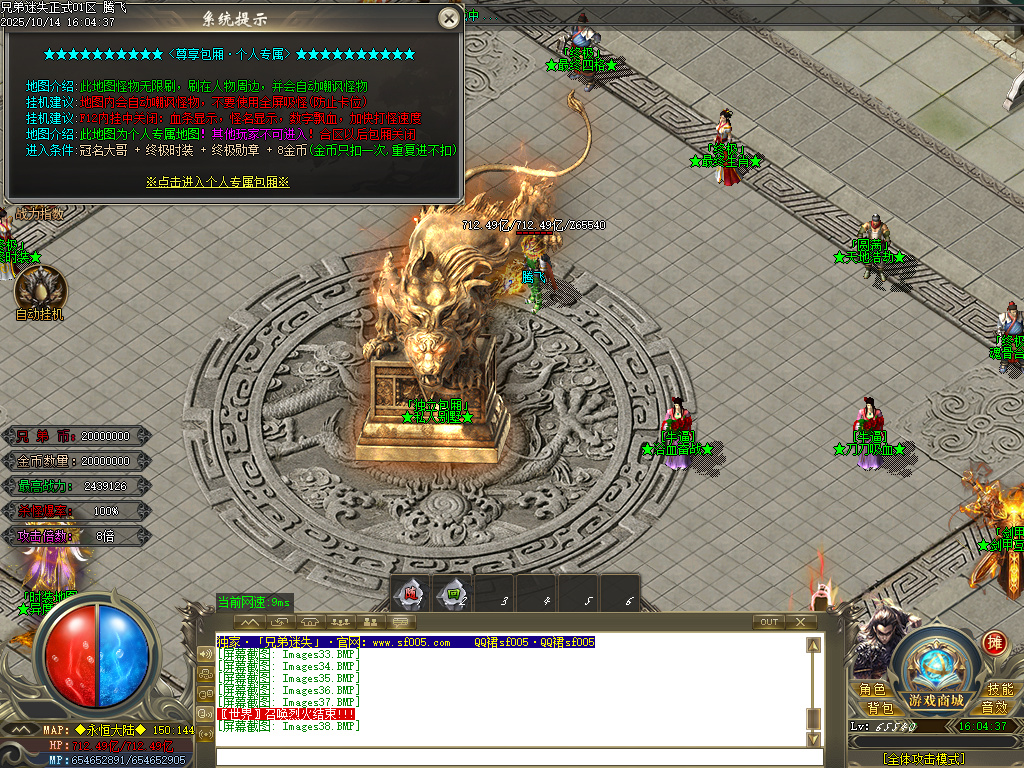Use the 回 item in hotbar slot 2

pos(453,594)
